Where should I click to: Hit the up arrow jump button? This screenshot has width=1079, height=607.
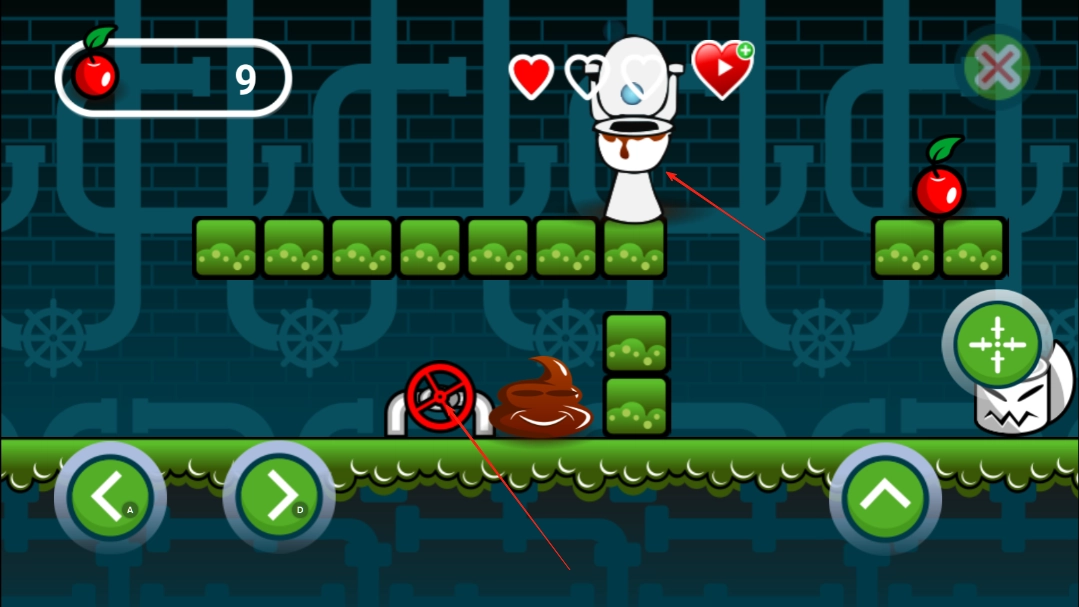pyautogui.click(x=885, y=498)
